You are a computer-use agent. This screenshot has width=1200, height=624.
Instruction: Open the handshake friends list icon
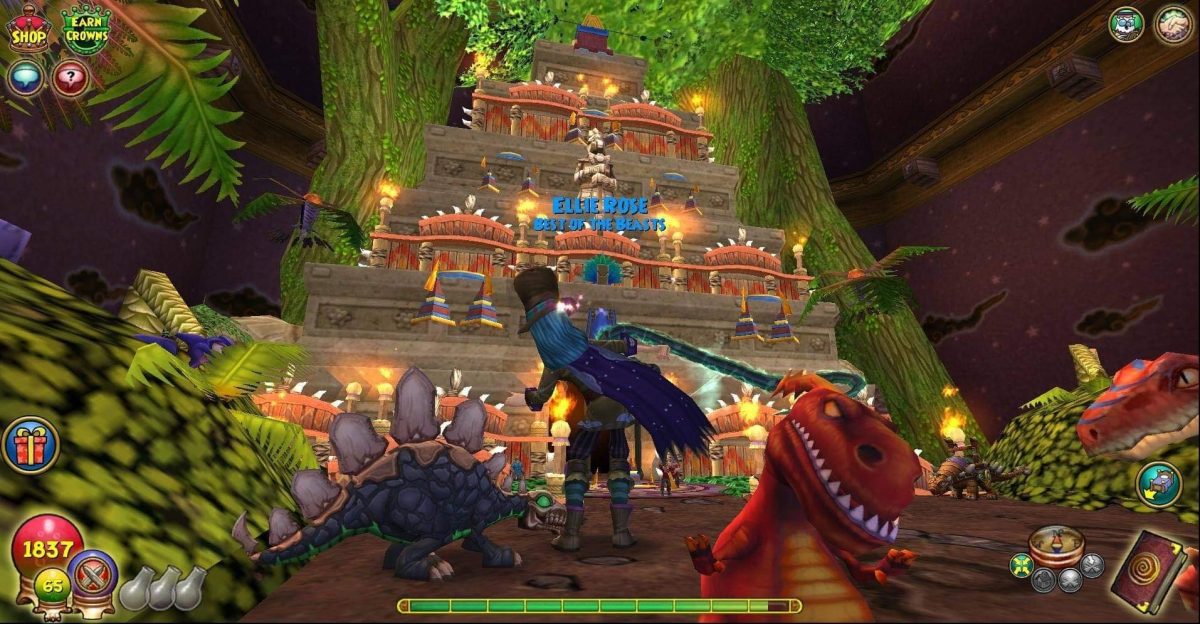pyautogui.click(x=1173, y=24)
